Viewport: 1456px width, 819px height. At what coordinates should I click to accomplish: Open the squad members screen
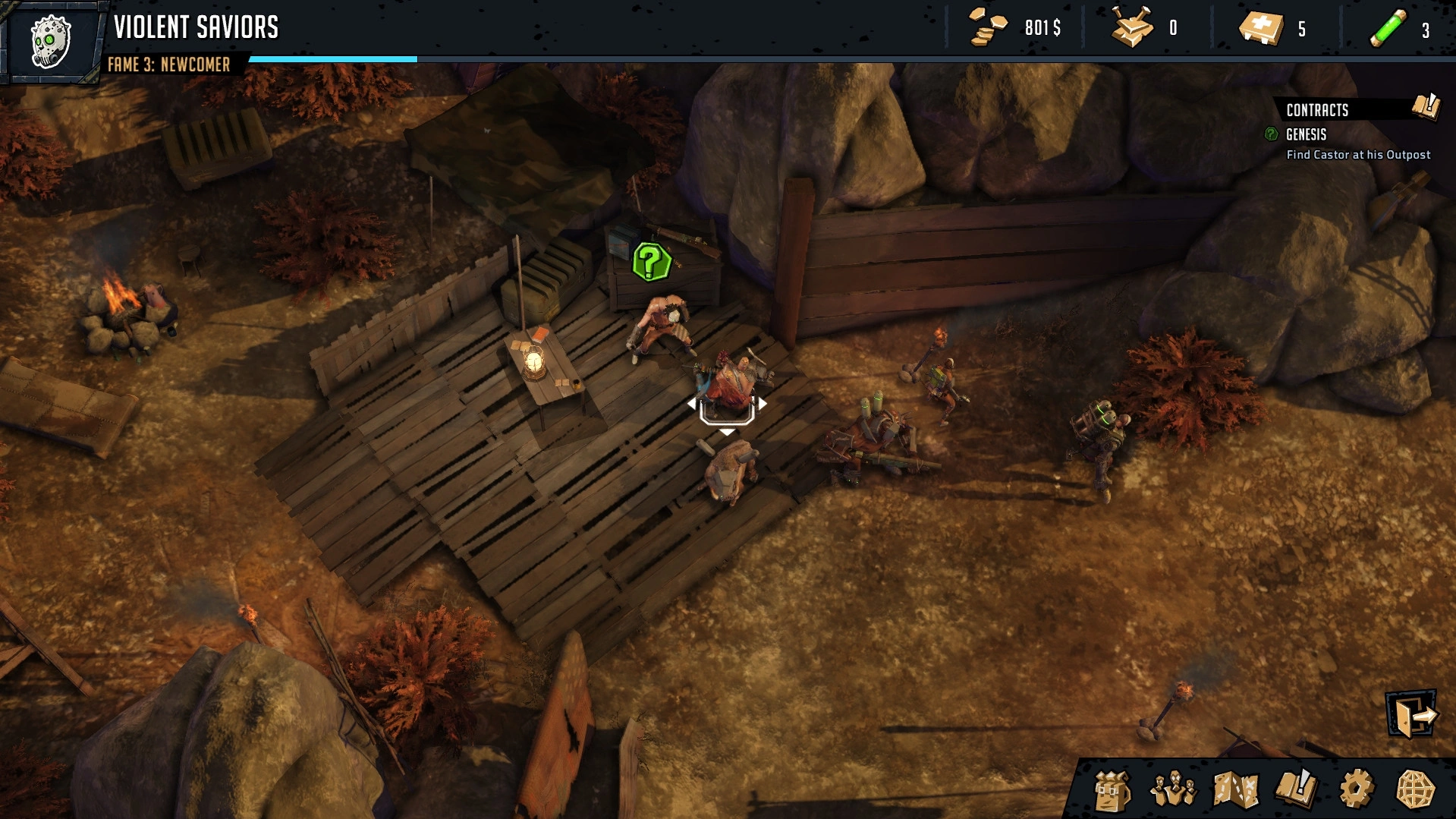1173,790
